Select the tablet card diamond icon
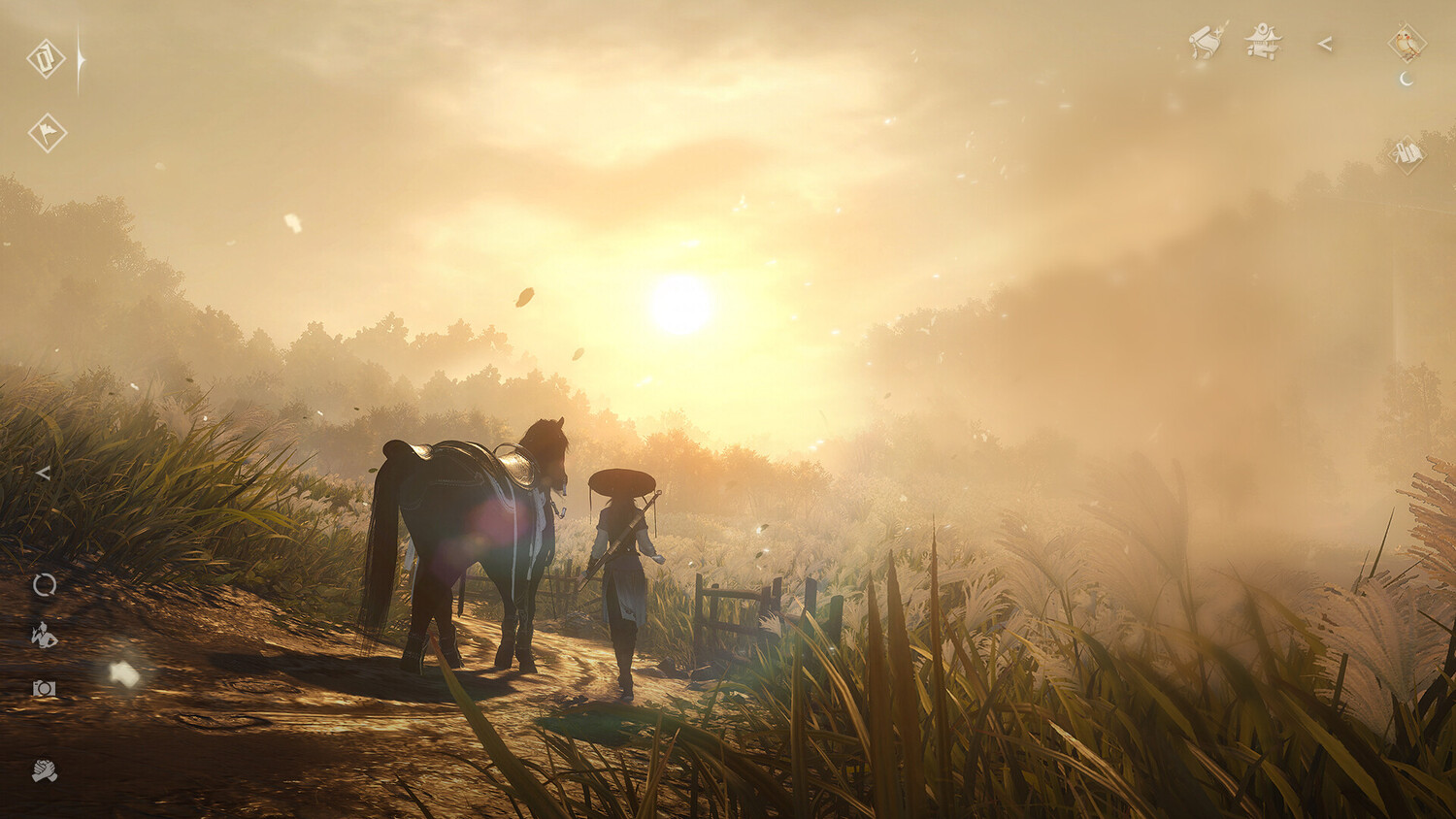Screen dimensions: 1456x819 coord(46,58)
